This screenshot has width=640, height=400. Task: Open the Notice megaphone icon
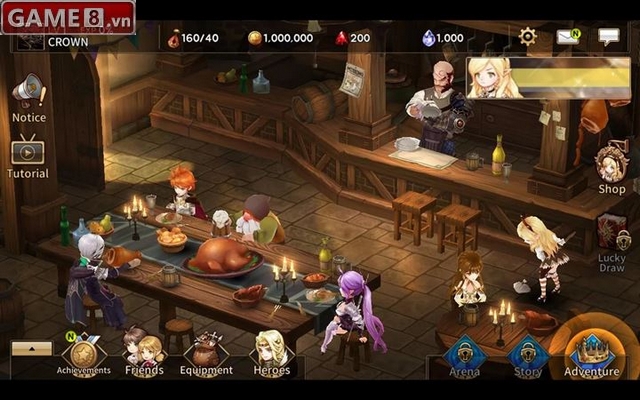click(29, 93)
